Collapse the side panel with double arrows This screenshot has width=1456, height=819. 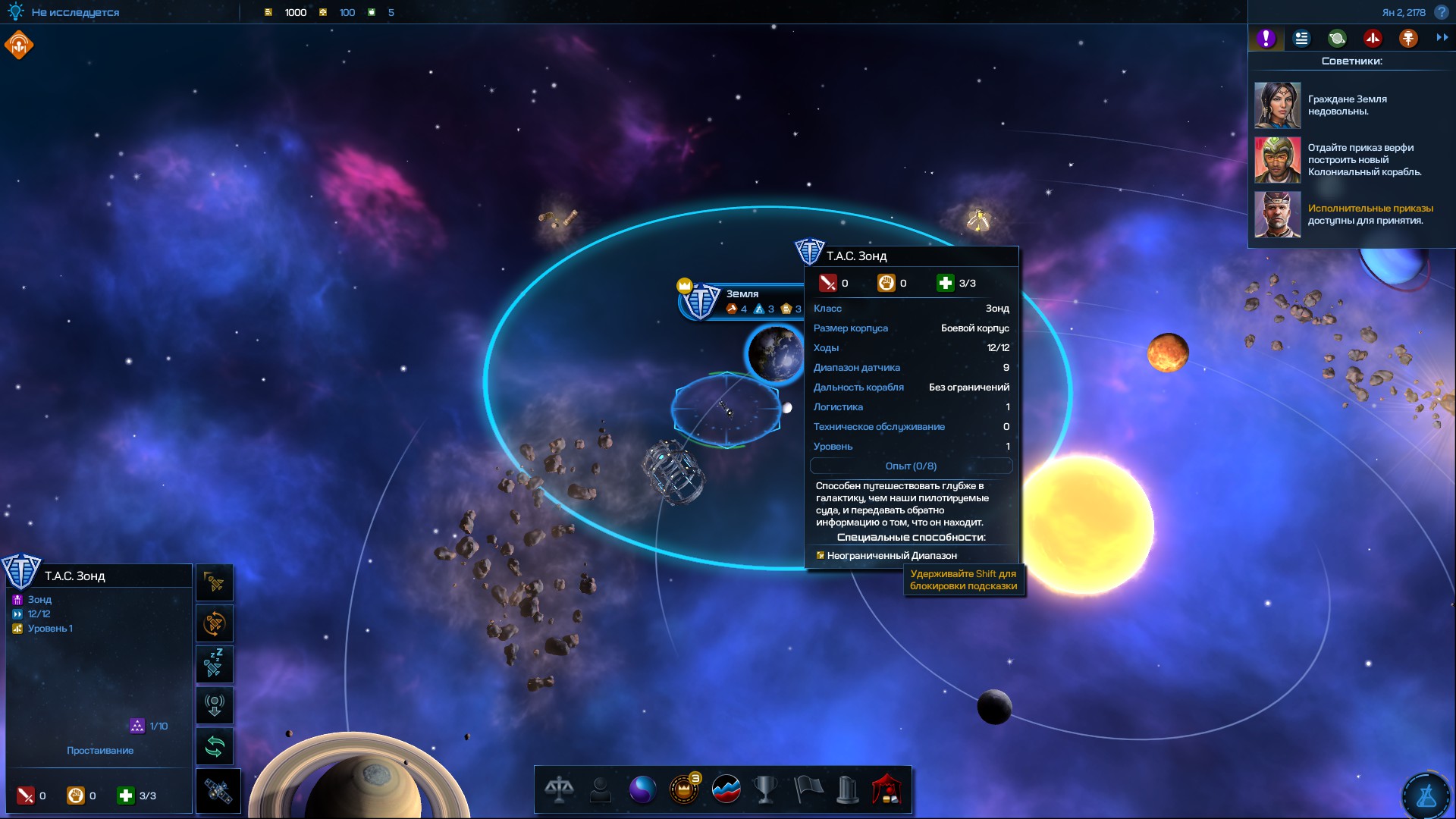1442,37
